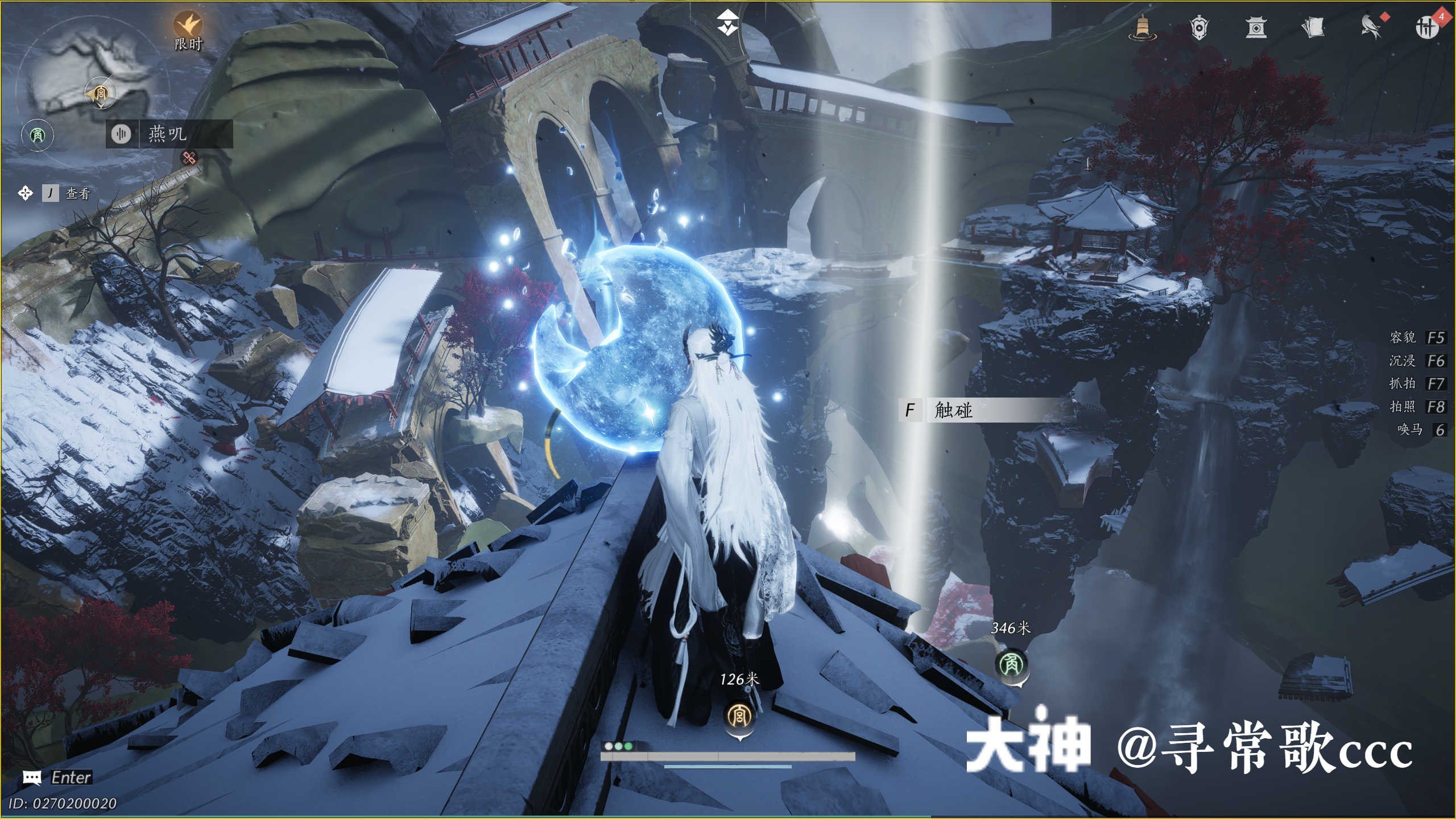Click the voice waveform icon beside 燕叽

[x=121, y=134]
